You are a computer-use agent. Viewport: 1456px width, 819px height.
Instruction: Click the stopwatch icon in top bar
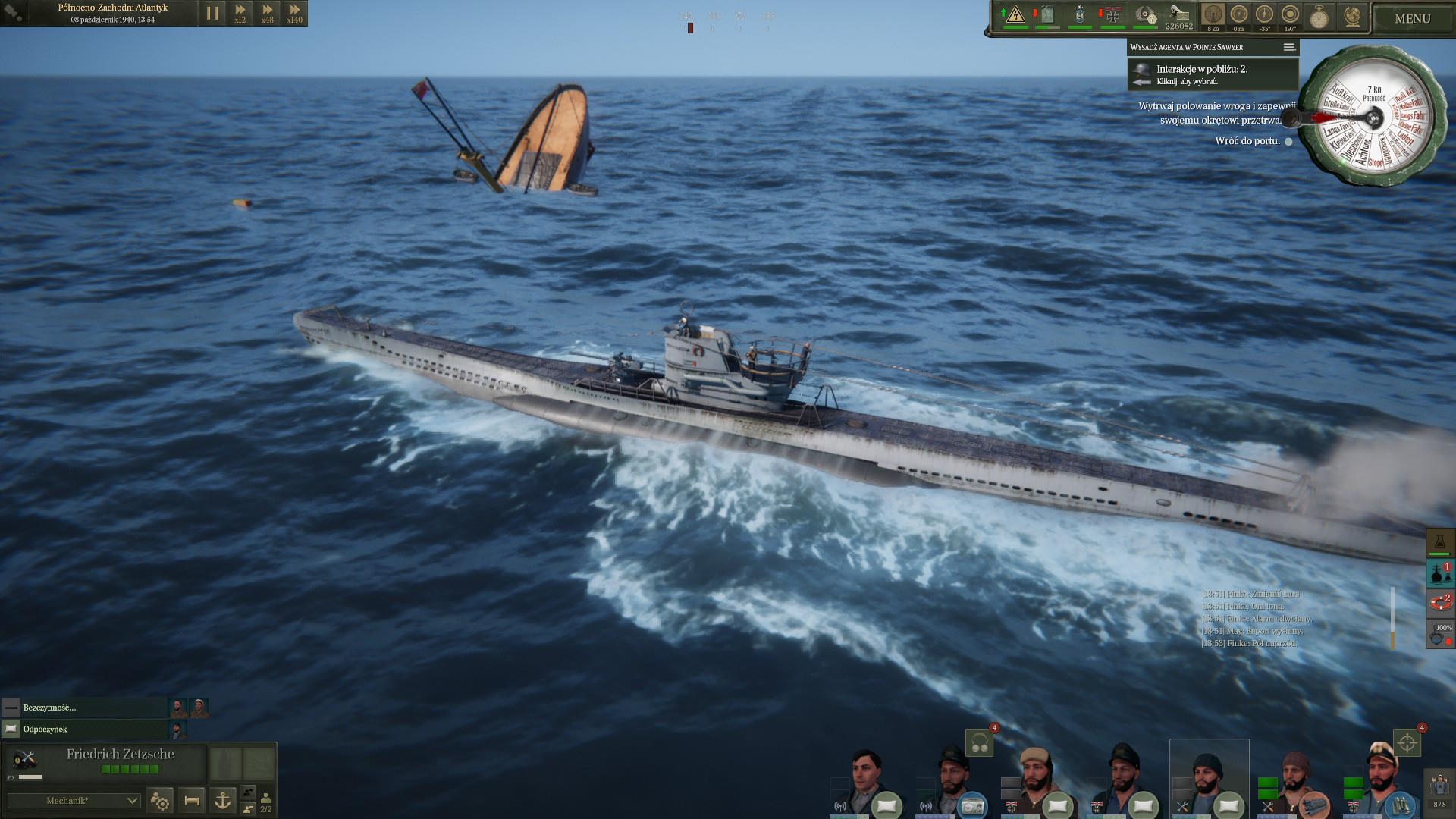click(x=1319, y=17)
